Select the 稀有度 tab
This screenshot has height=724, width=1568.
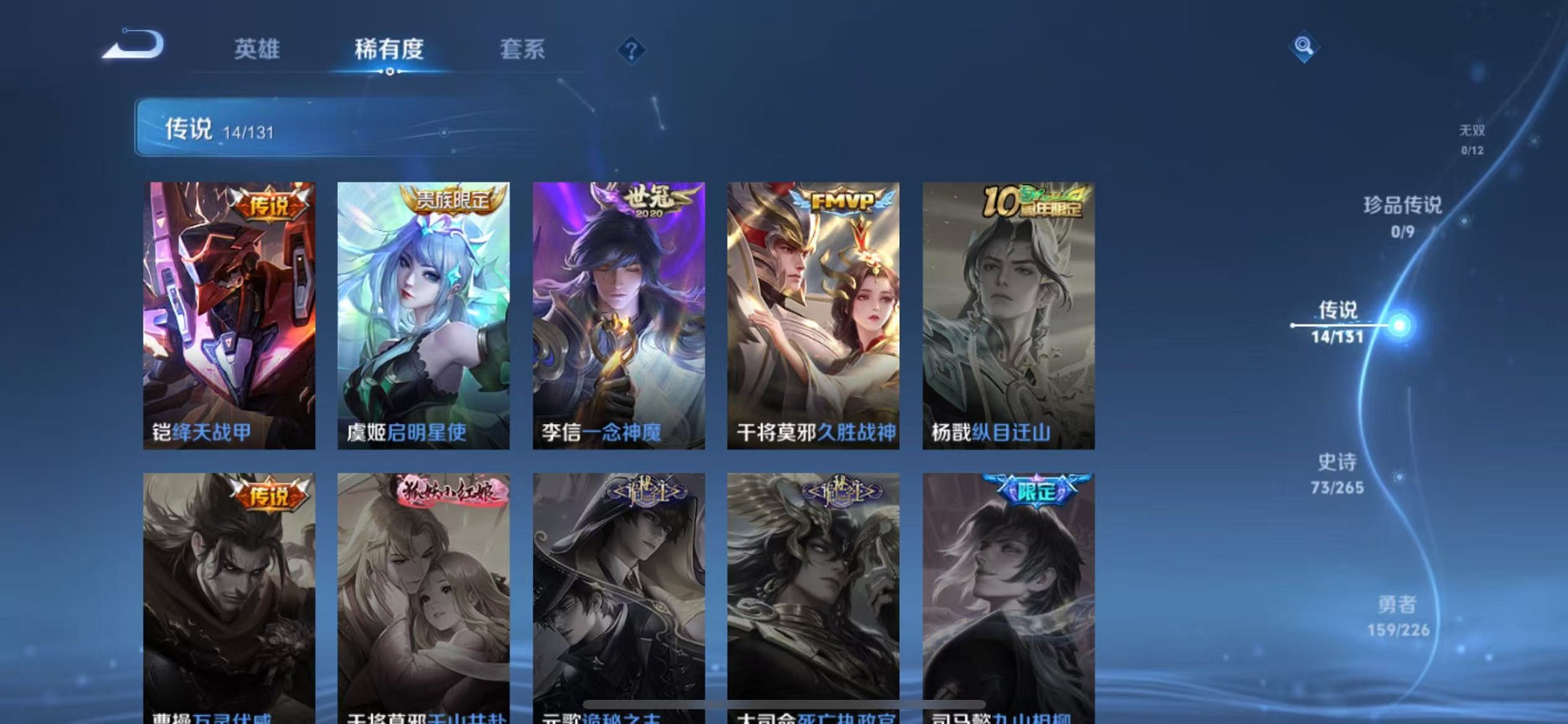tap(389, 50)
